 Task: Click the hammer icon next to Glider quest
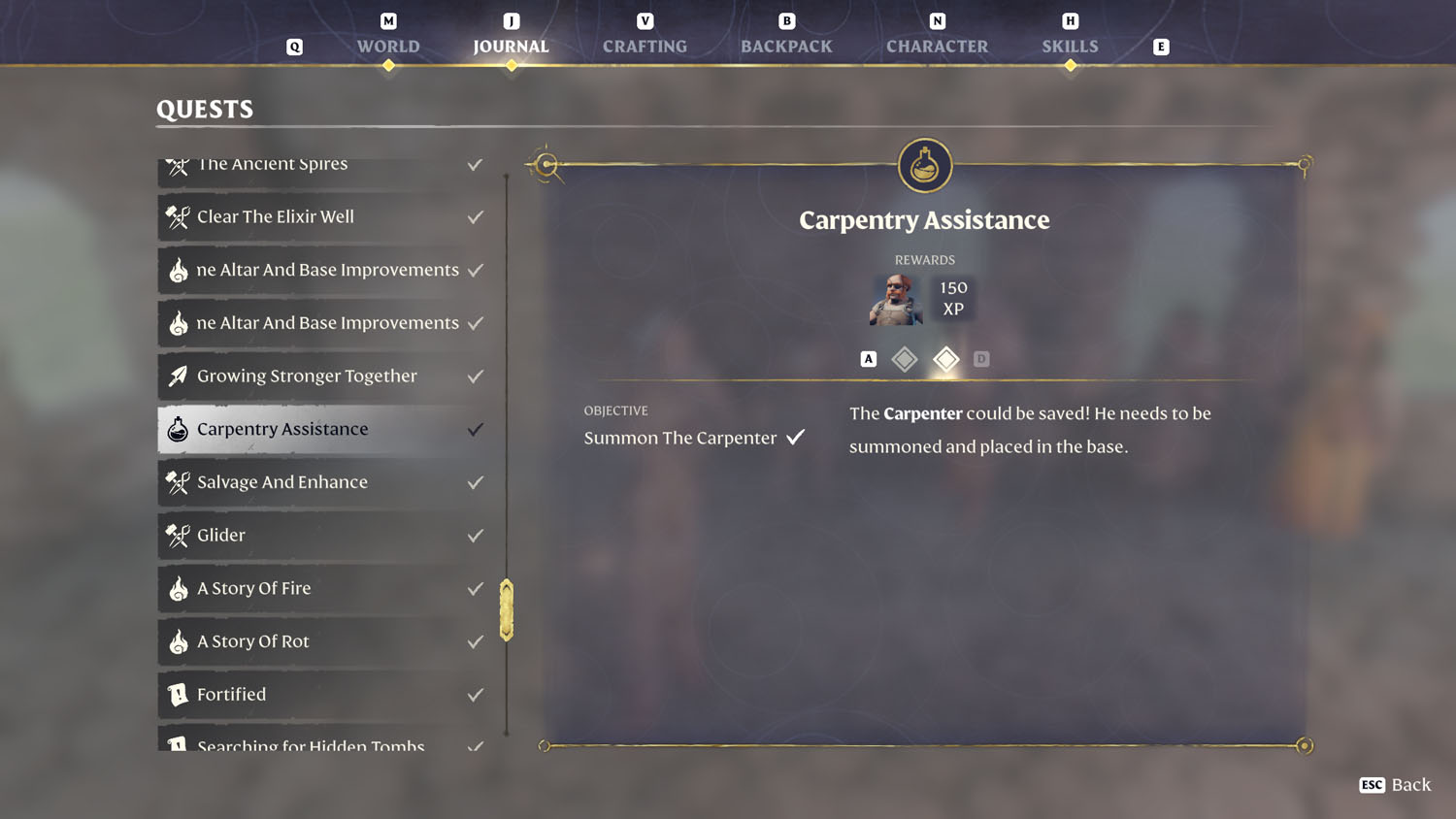(x=179, y=536)
